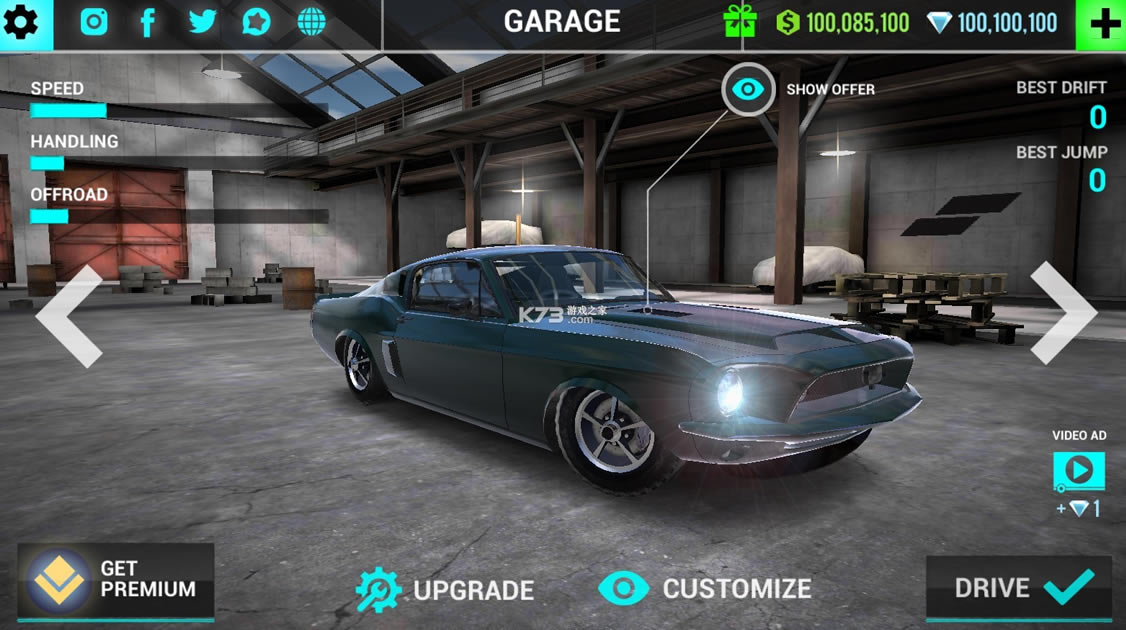Image resolution: width=1126 pixels, height=630 pixels.
Task: Open the Customize menu
Action: pyautogui.click(x=705, y=589)
